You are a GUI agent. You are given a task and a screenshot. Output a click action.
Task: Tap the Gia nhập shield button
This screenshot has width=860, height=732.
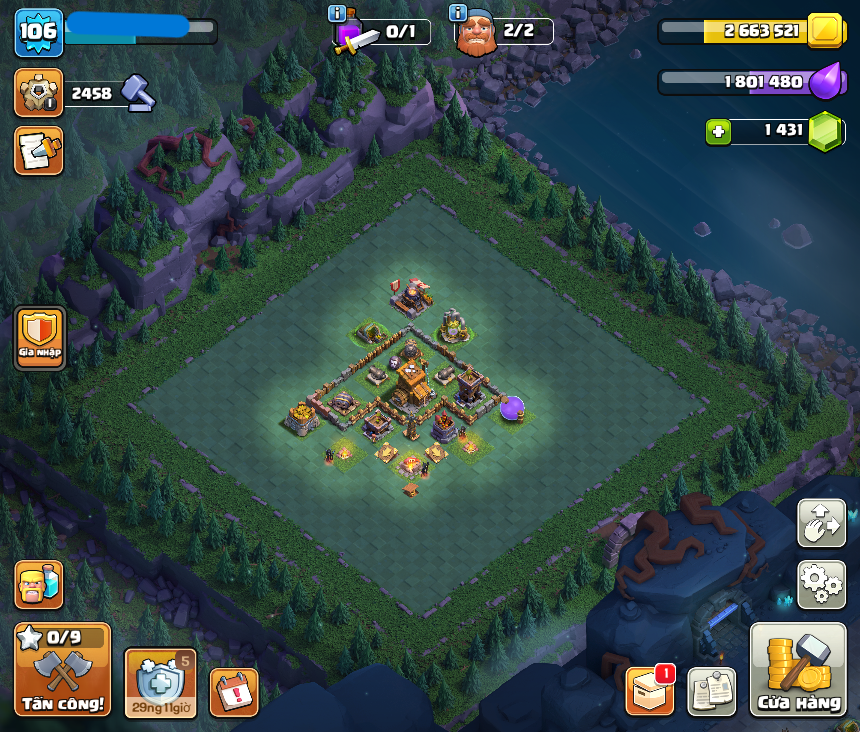40,338
